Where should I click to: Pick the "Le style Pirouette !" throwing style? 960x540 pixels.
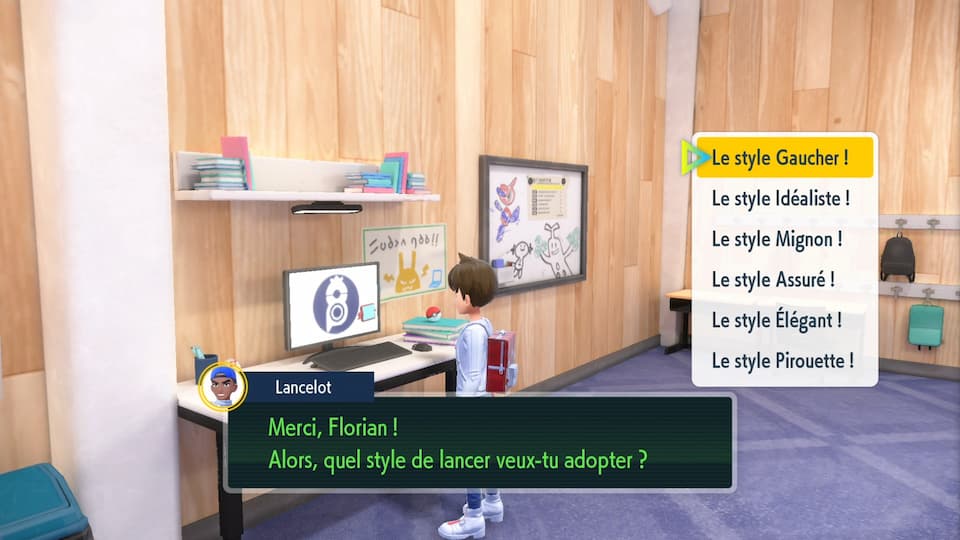click(781, 361)
